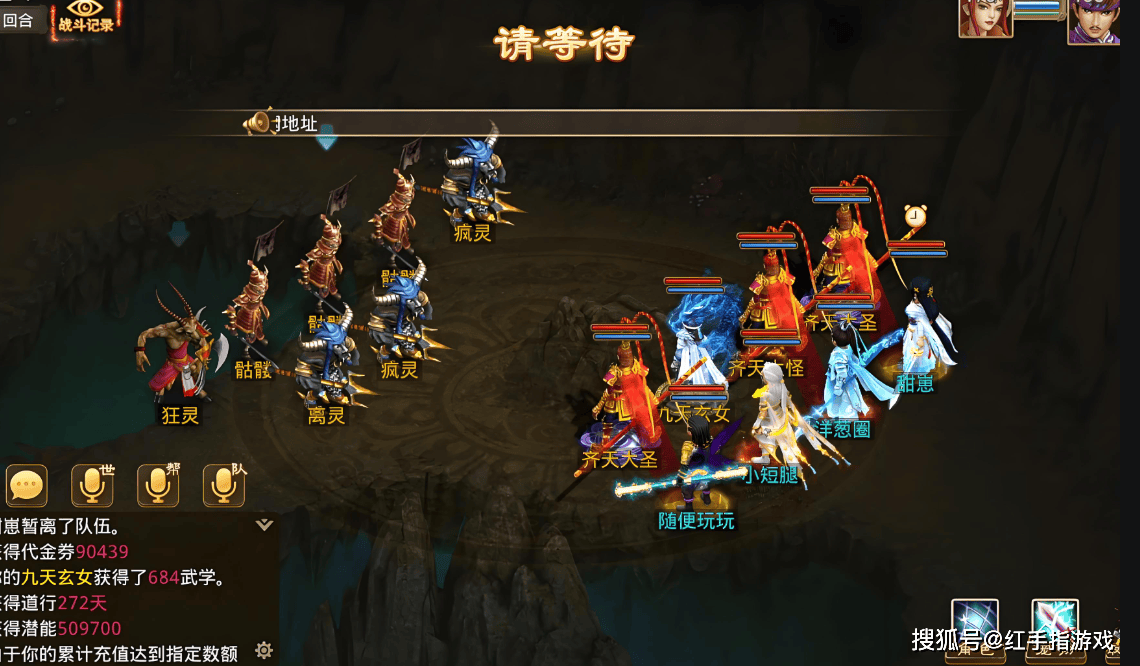Open the chat bubble window

pos(26,486)
